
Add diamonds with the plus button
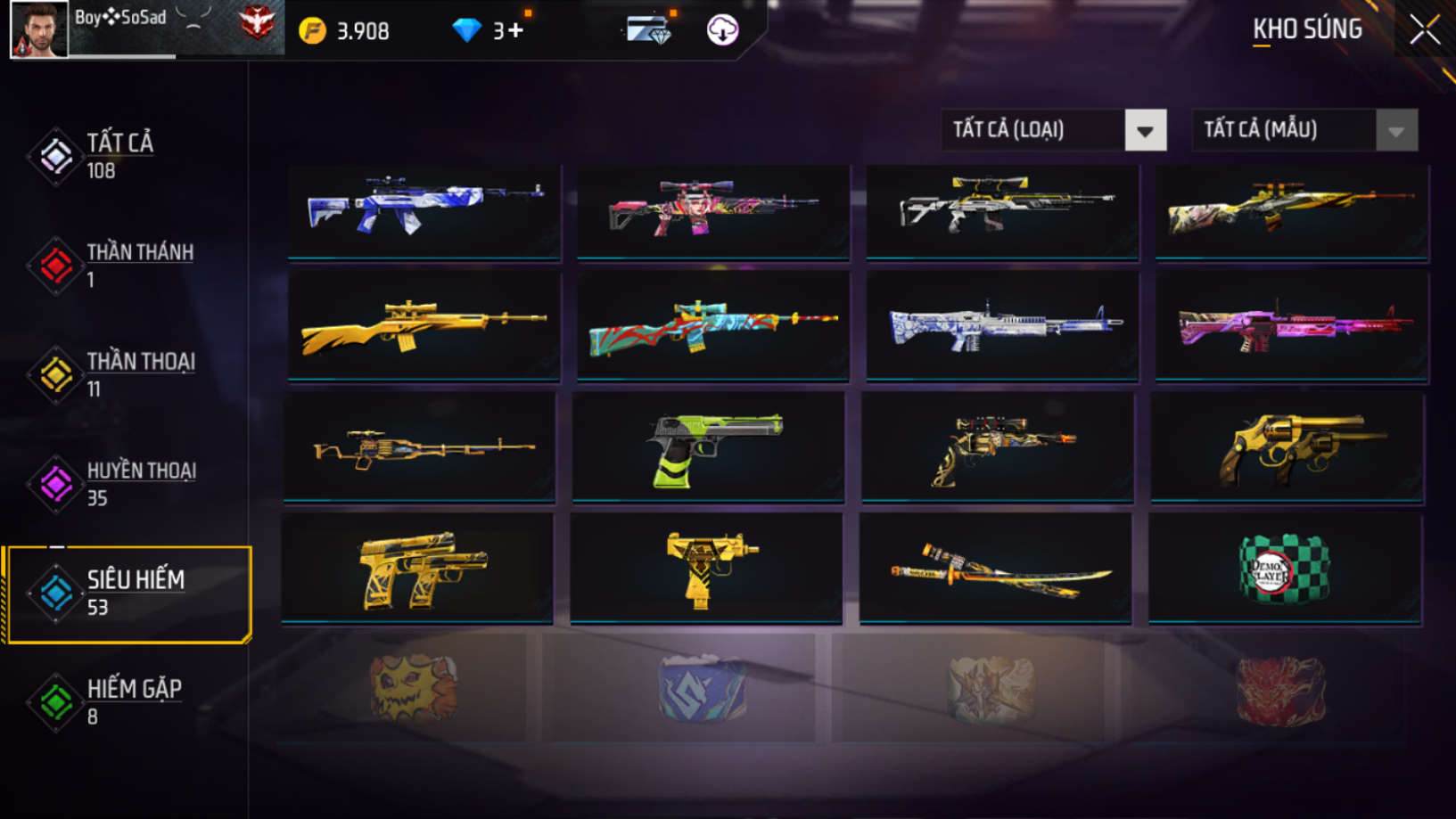click(x=516, y=31)
